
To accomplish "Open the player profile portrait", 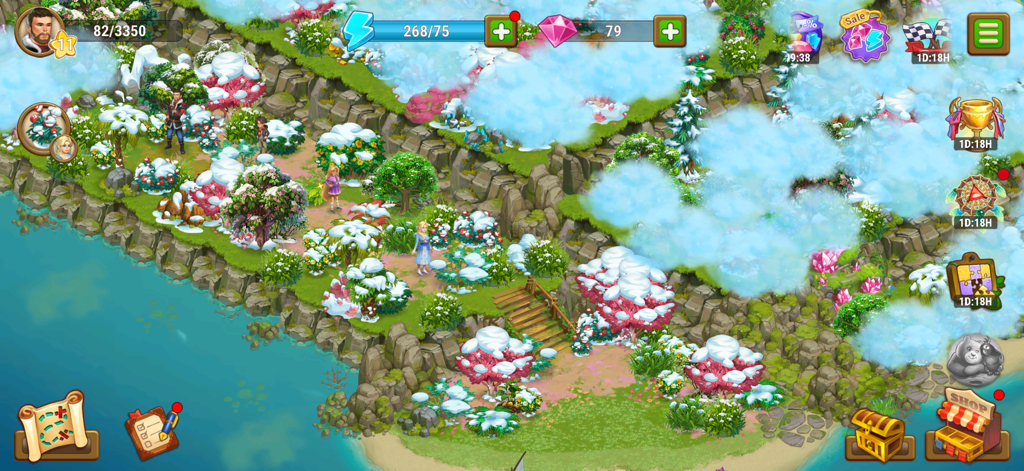I will point(40,31).
